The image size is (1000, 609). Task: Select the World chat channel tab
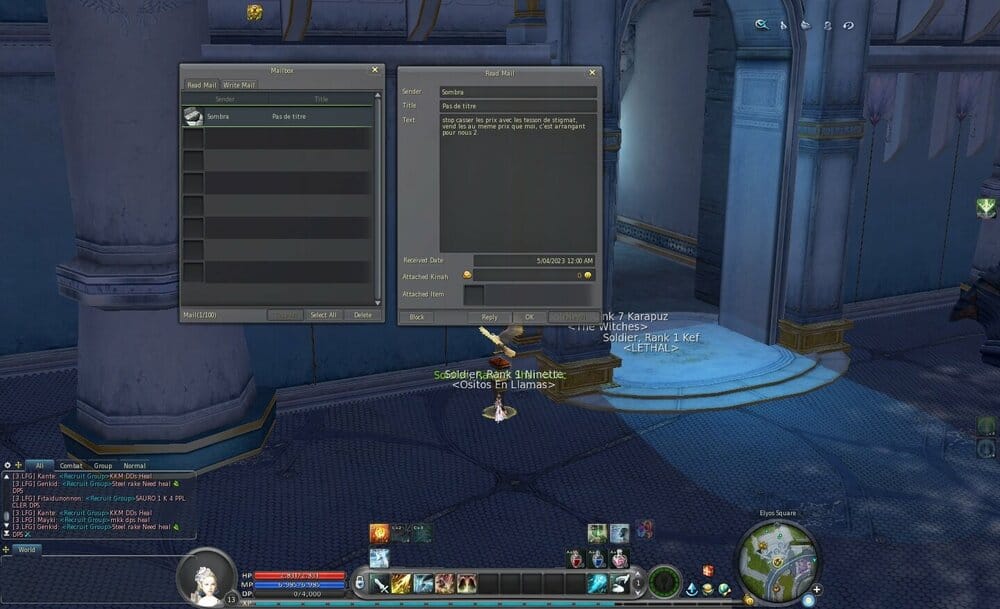pos(27,549)
